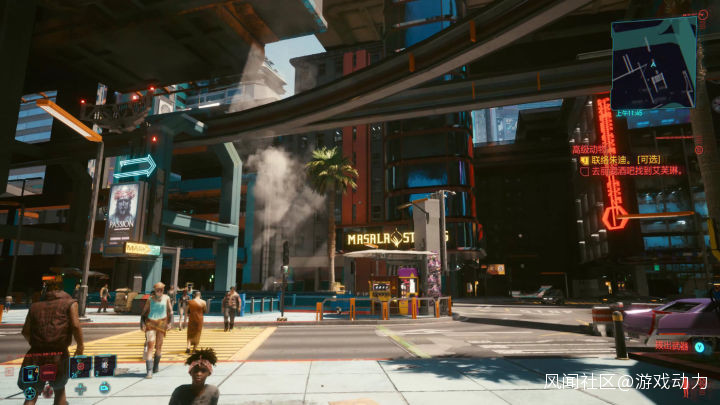Open the minimap in the corner
This screenshot has width=720, height=405.
tap(653, 62)
